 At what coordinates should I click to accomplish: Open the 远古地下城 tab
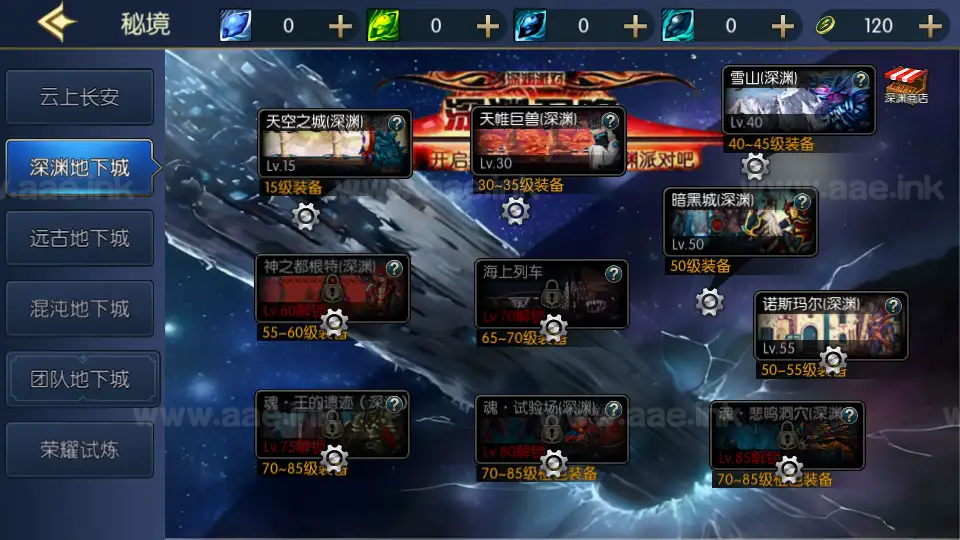(x=80, y=238)
